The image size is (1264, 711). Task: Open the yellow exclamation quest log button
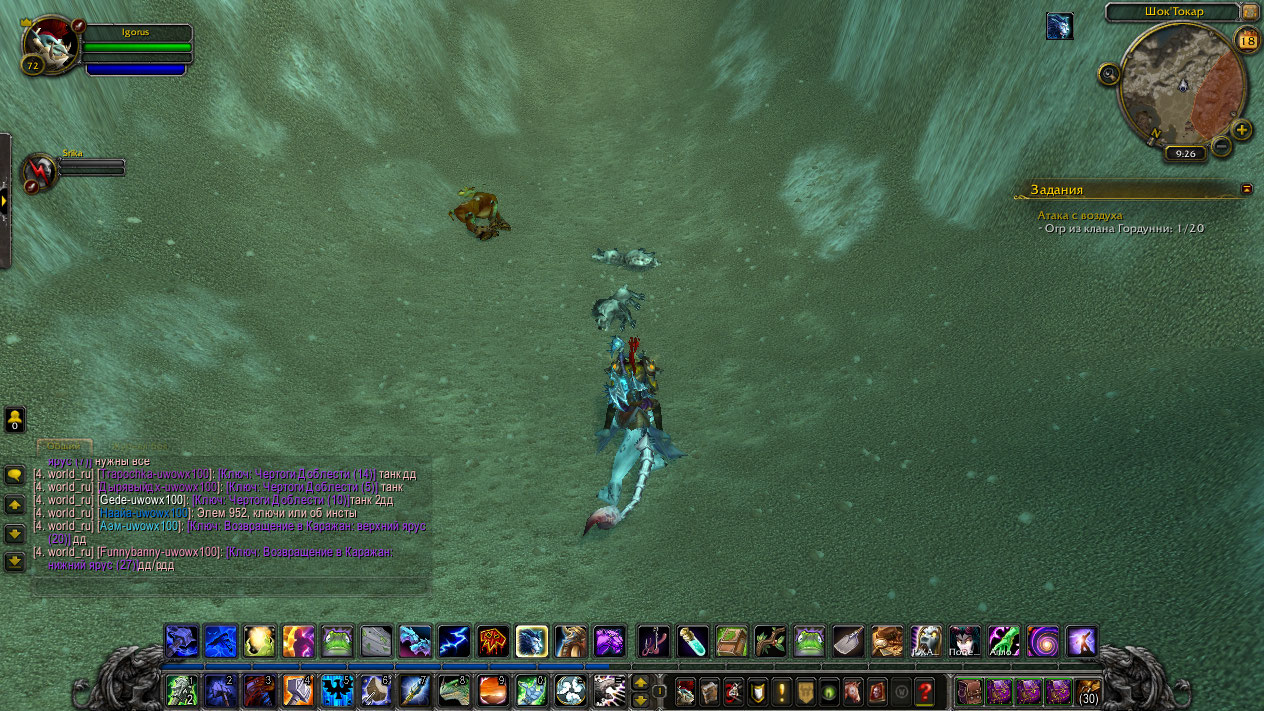(781, 691)
